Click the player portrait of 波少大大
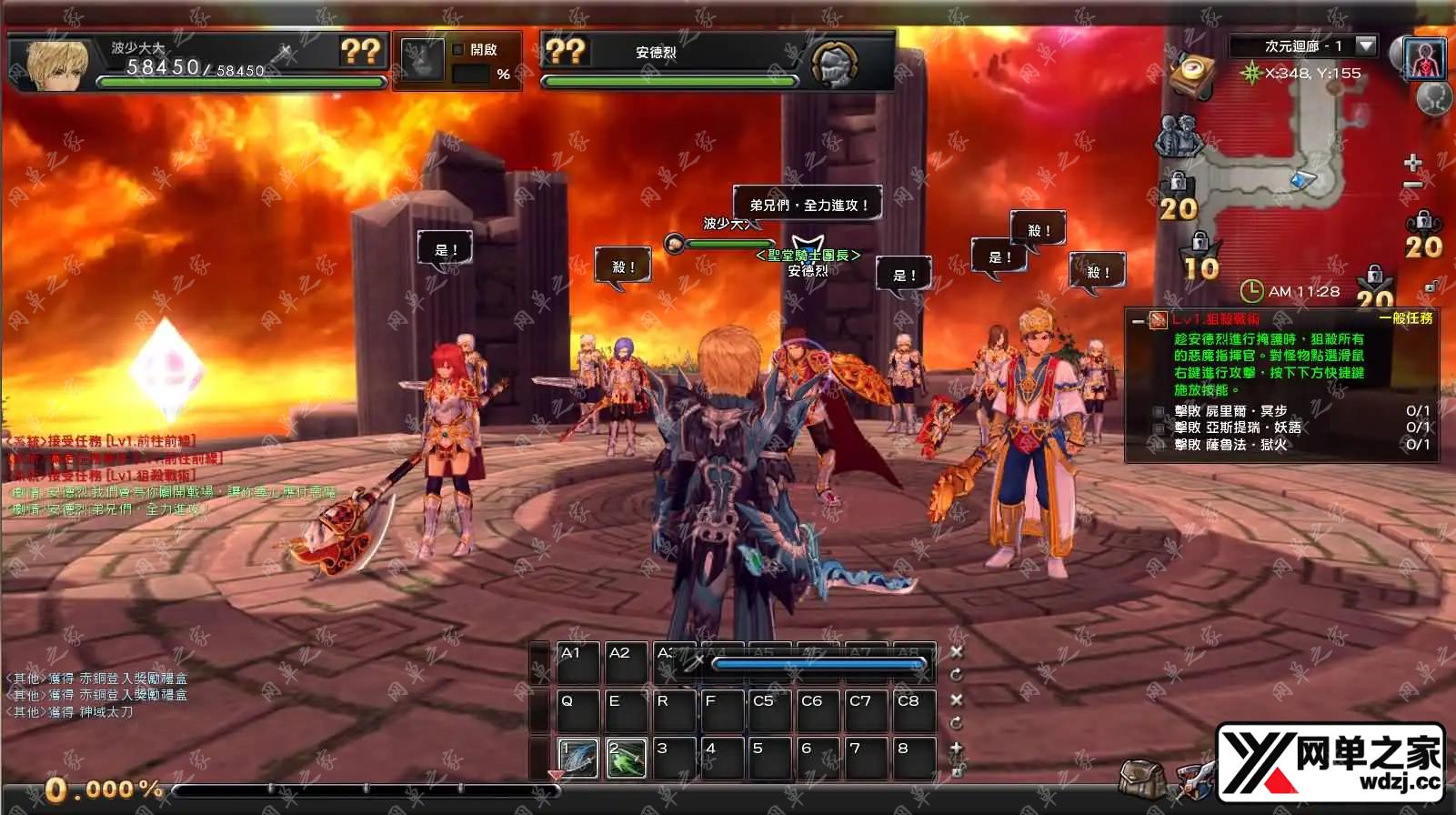Viewport: 1456px width, 815px height. (57, 65)
